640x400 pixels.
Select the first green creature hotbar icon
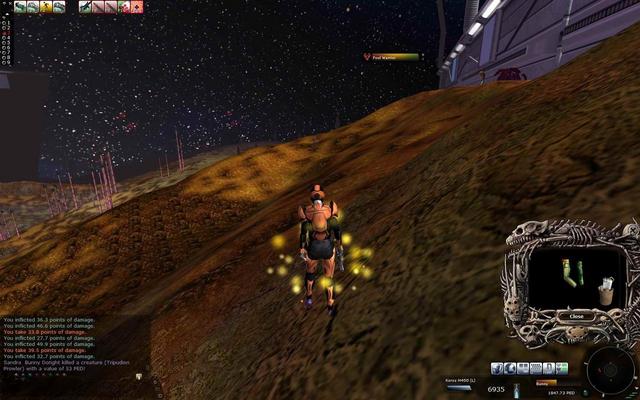[20, 7]
